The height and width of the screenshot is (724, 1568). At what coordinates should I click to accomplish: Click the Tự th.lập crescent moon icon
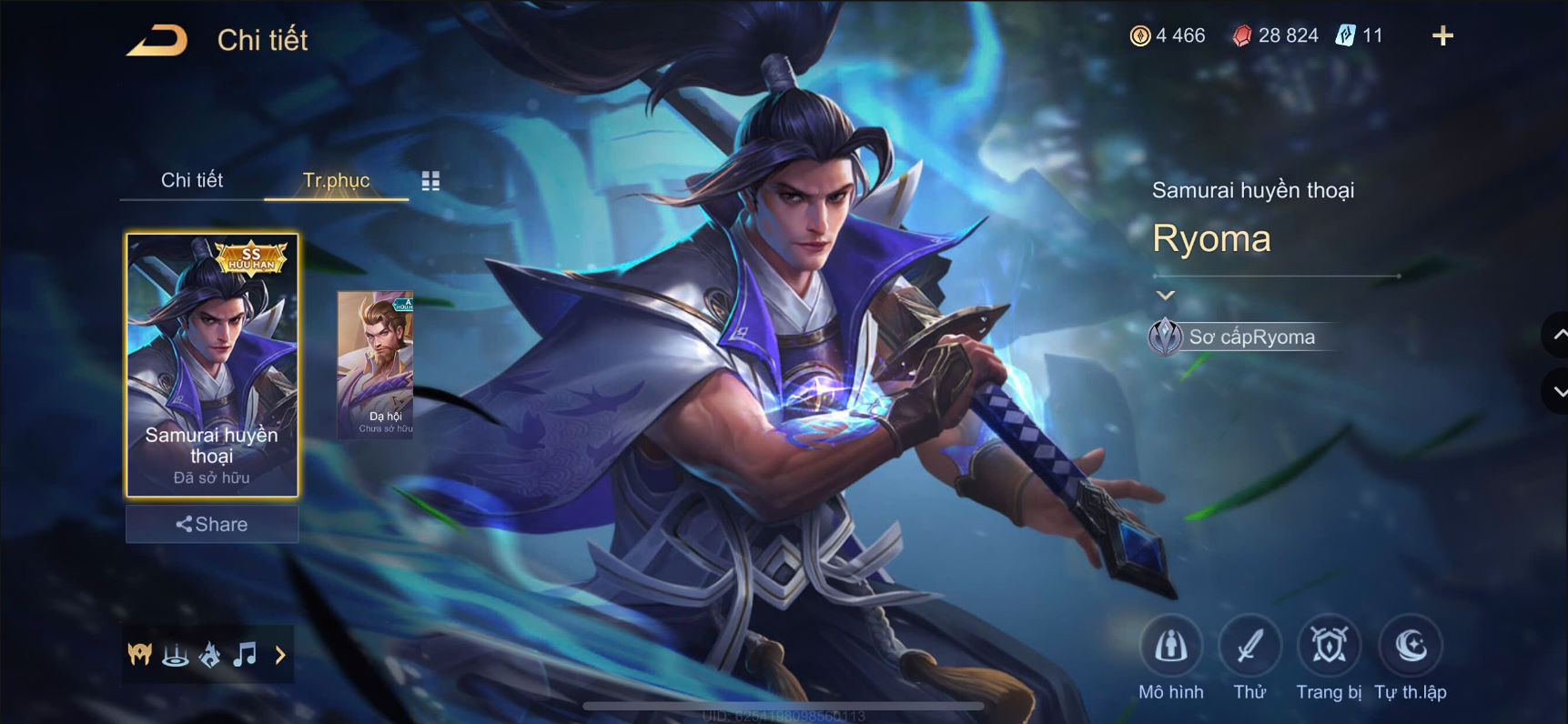coord(1410,648)
